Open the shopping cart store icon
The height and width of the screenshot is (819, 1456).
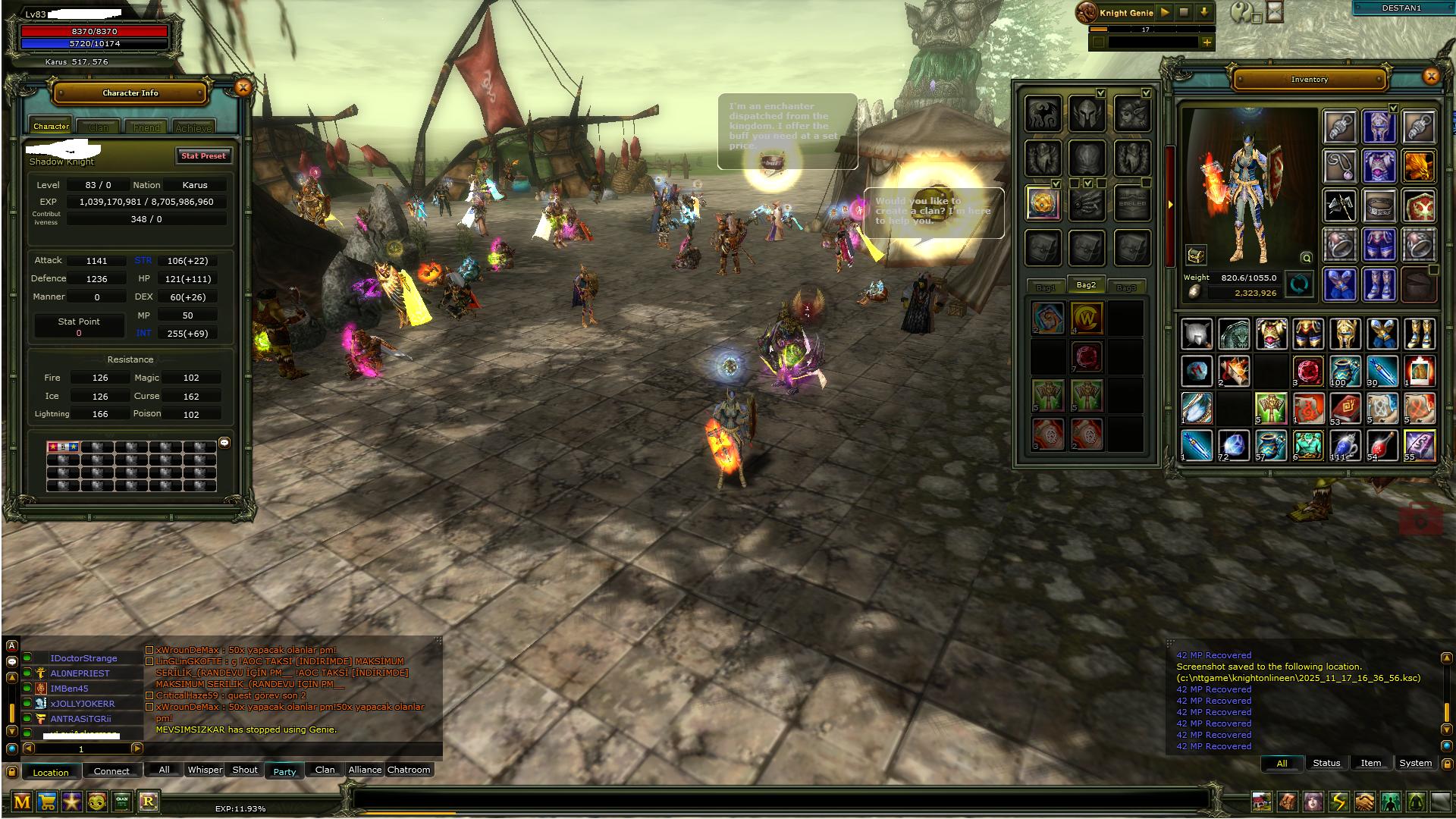(47, 802)
